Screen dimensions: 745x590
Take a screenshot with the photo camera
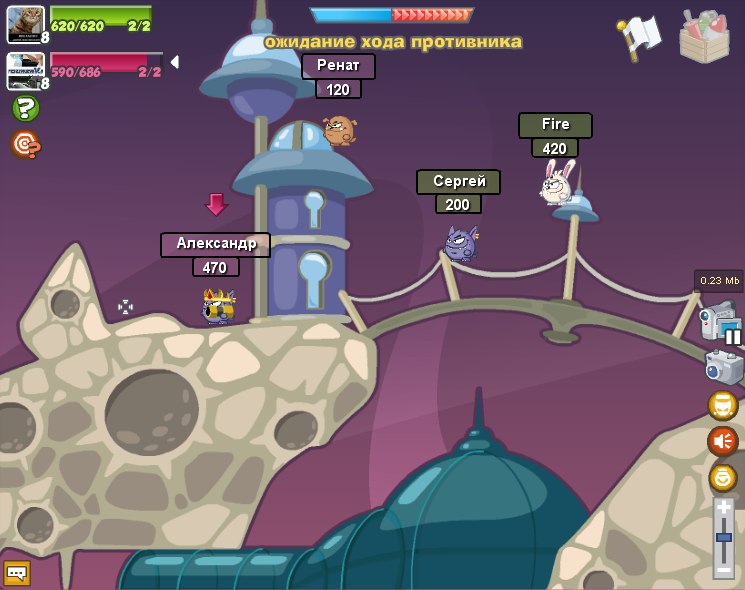click(x=722, y=367)
